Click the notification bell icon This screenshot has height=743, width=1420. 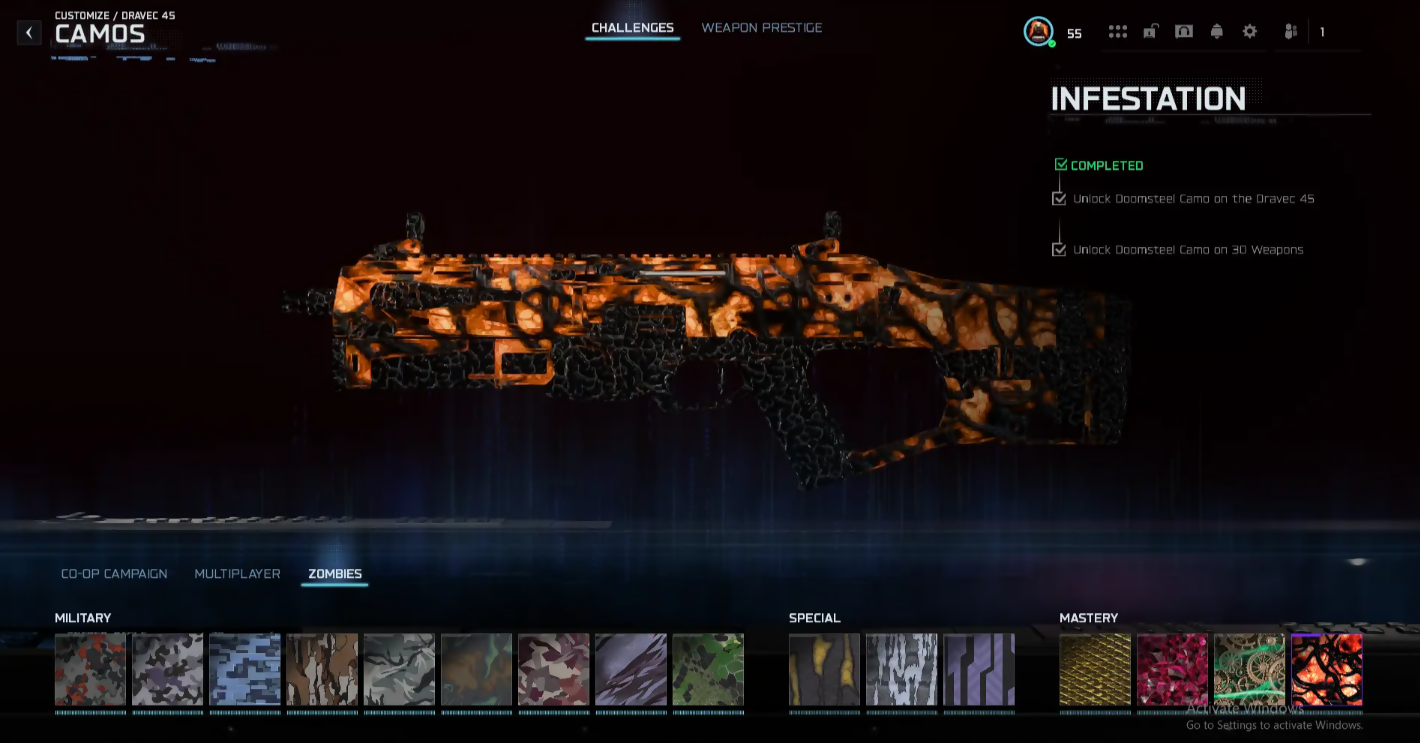click(x=1217, y=32)
